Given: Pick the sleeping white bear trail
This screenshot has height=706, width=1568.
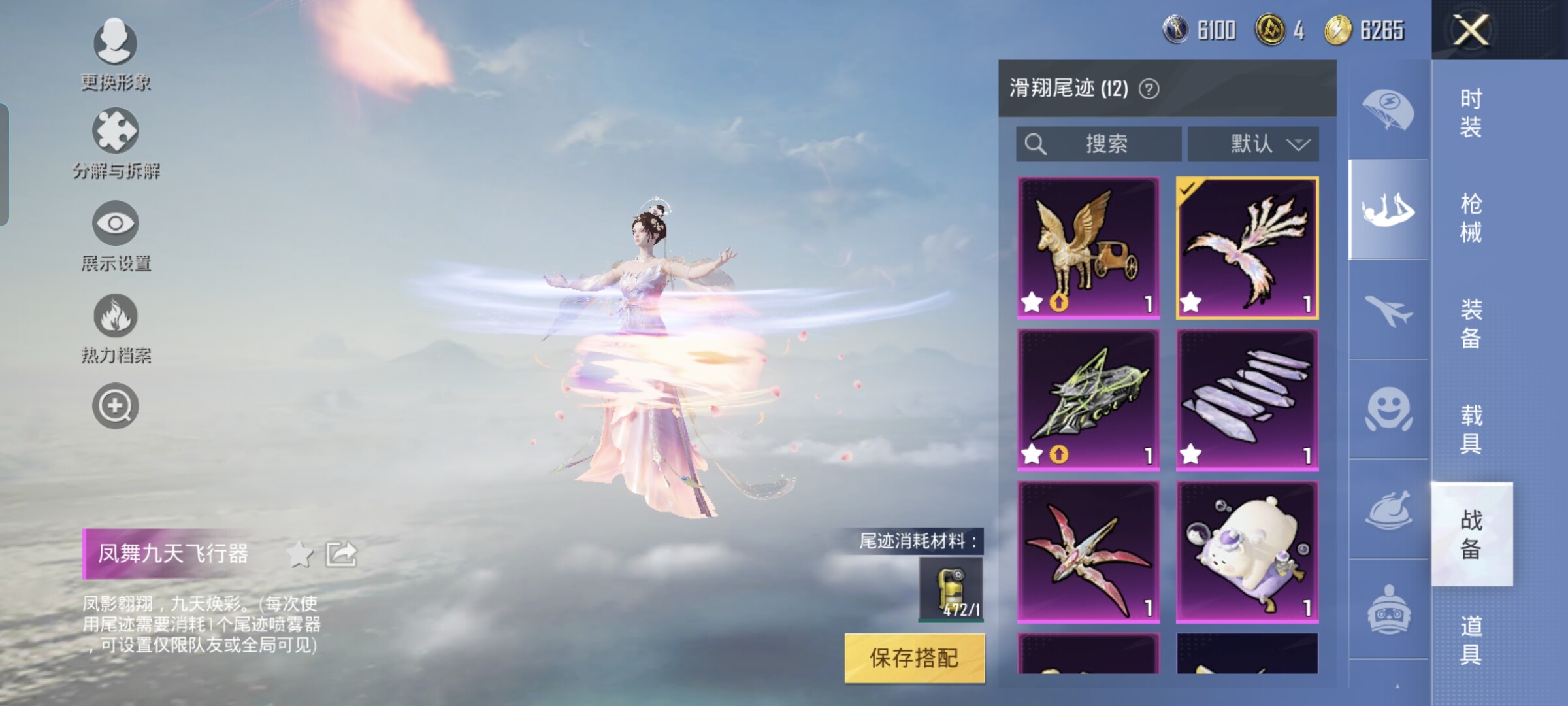Looking at the screenshot, I should [x=1247, y=552].
